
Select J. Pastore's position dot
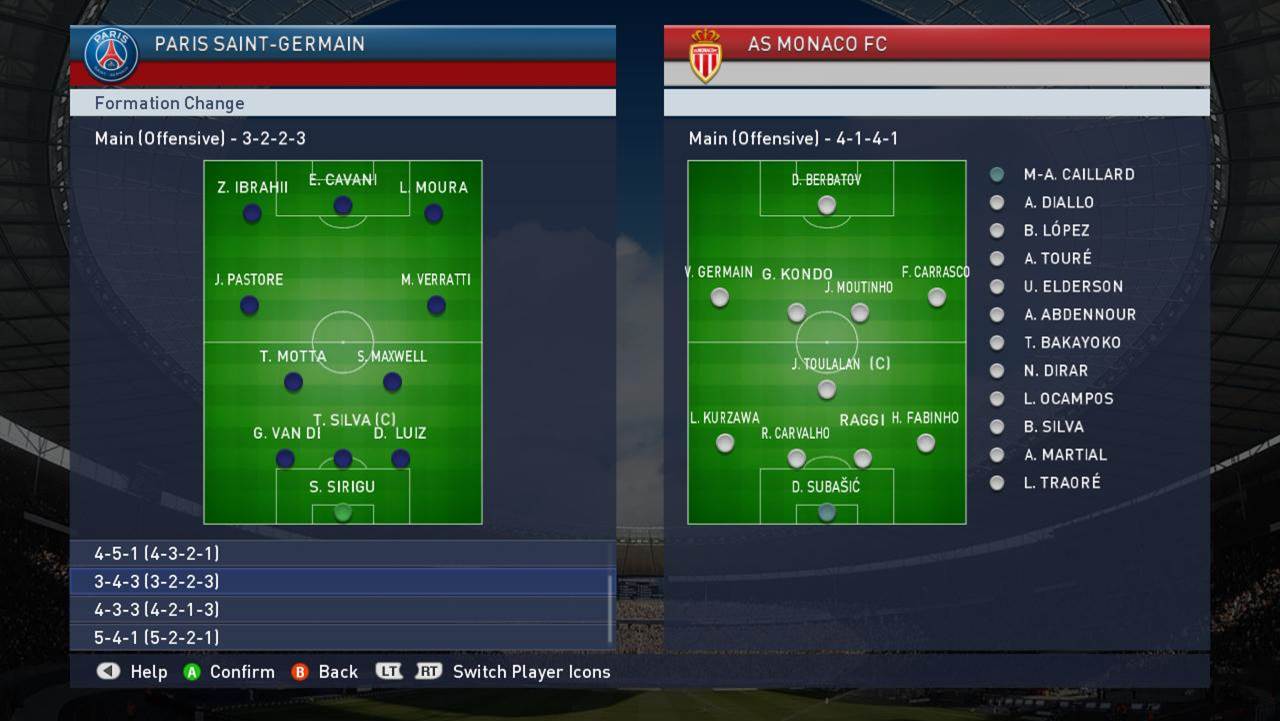click(x=250, y=305)
